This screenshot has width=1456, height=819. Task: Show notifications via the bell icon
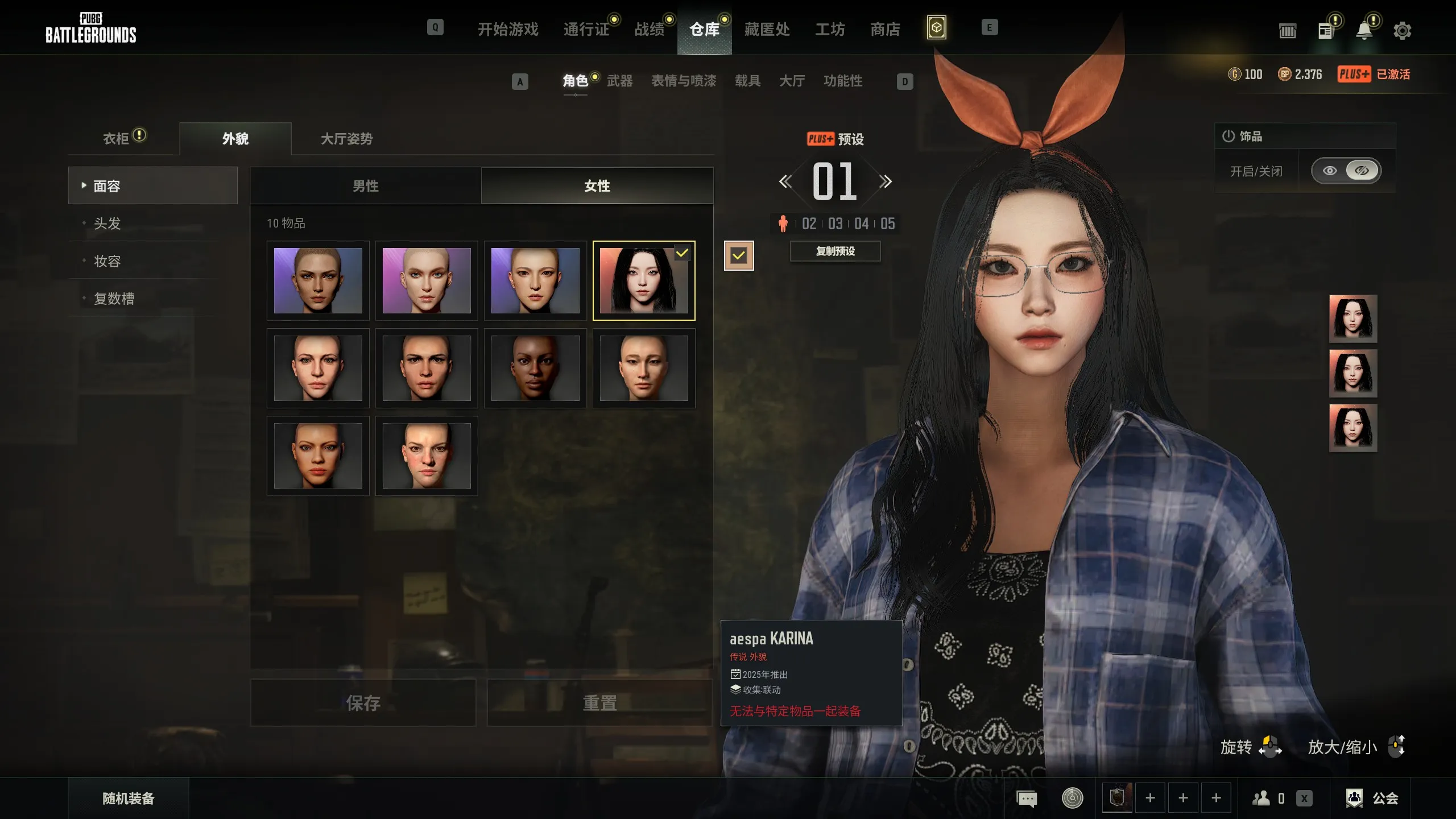point(1364,31)
